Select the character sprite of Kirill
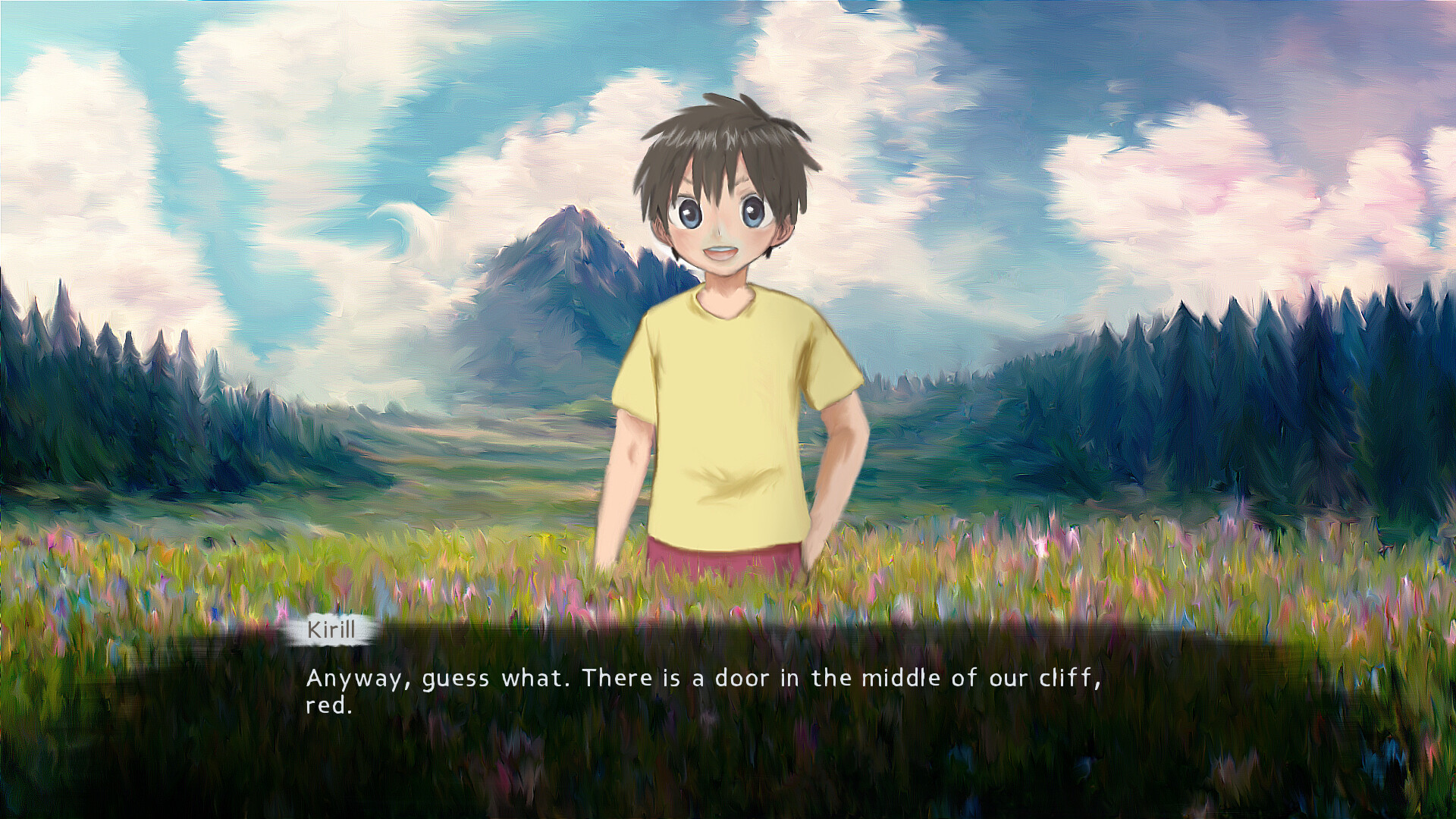Screen dimensions: 1456x819 728,341
